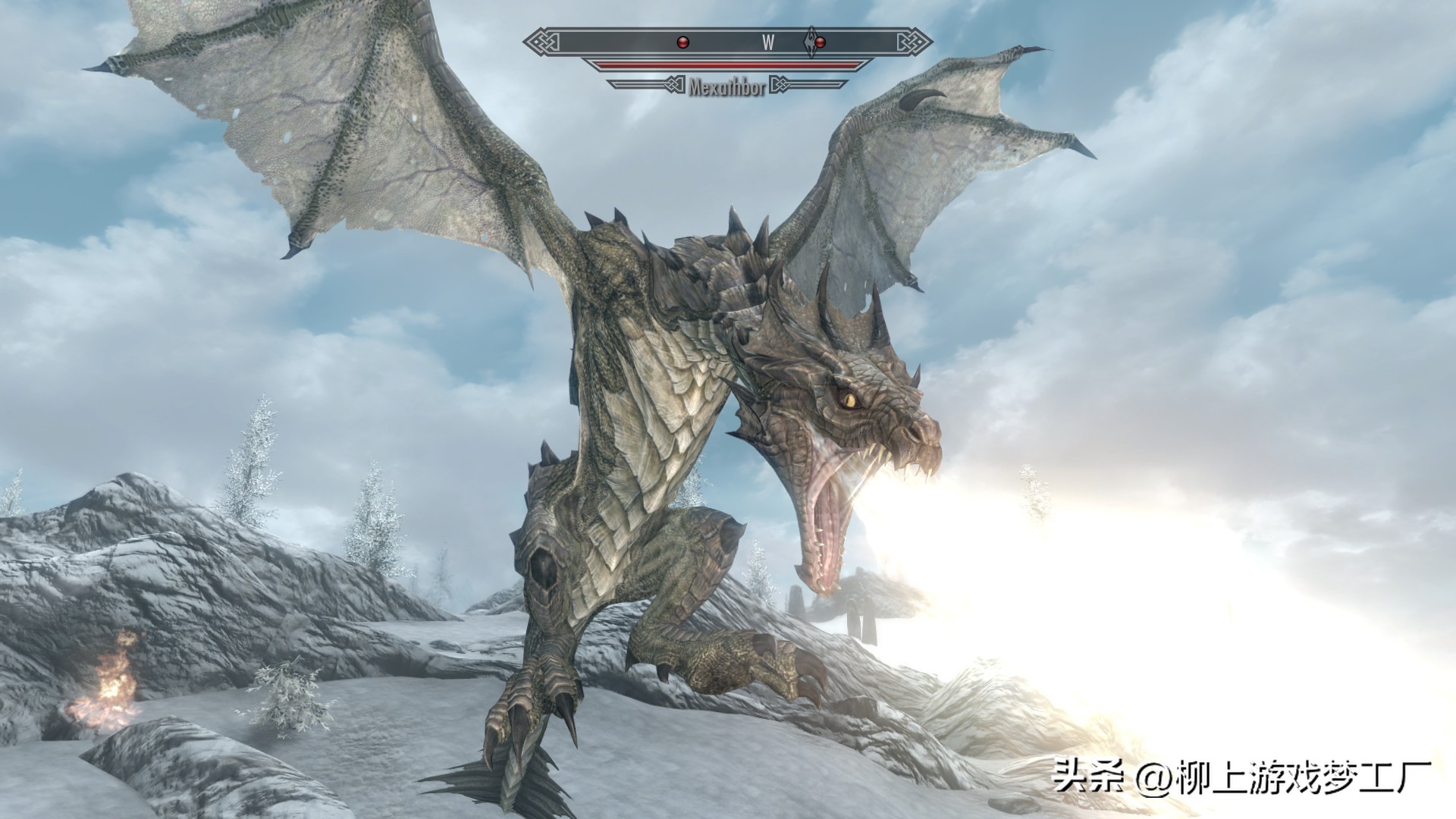Click the W heading on the compass
The width and height of the screenshot is (1456, 819).
[x=767, y=42]
